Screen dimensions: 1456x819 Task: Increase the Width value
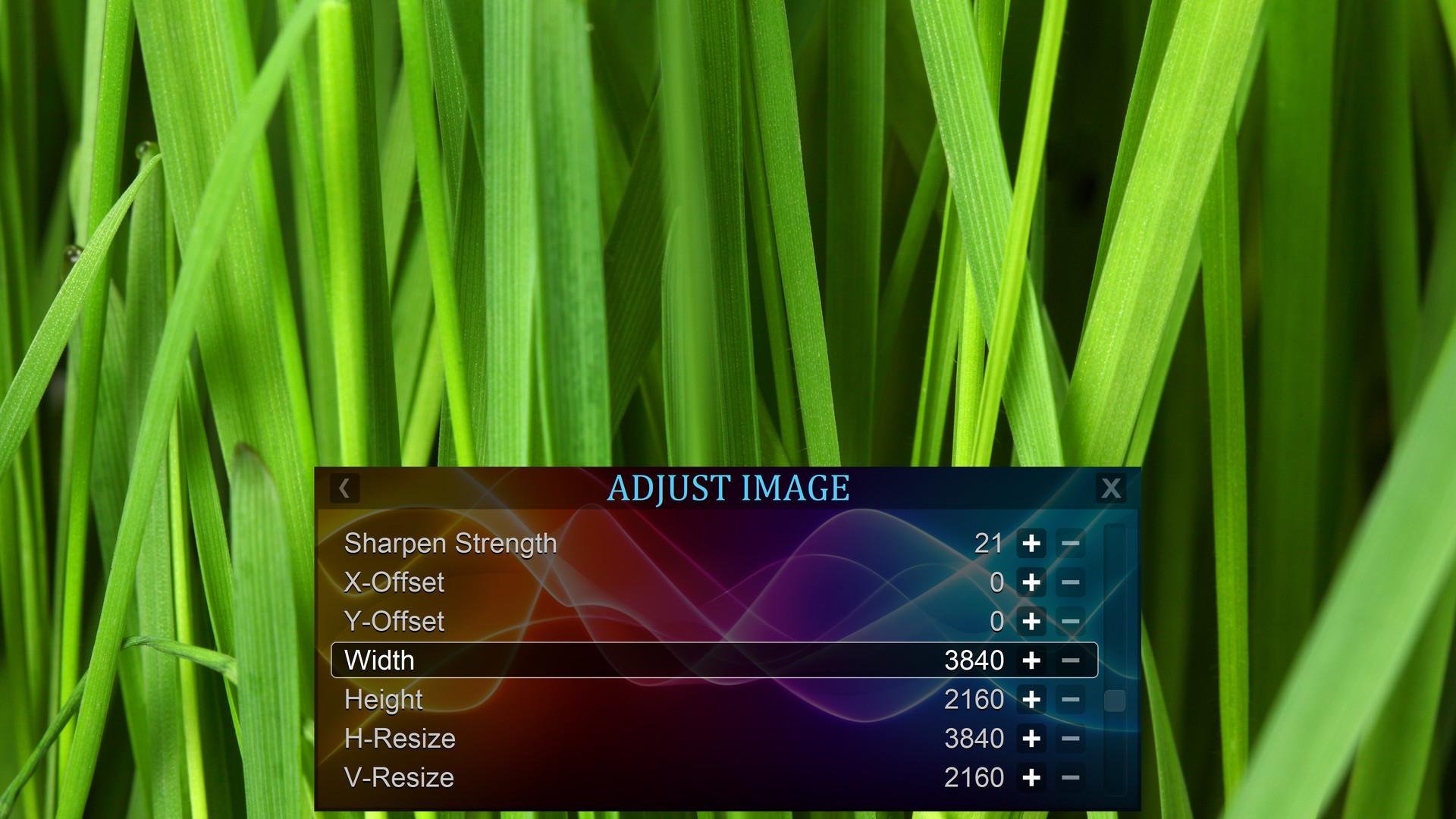[x=1033, y=661]
